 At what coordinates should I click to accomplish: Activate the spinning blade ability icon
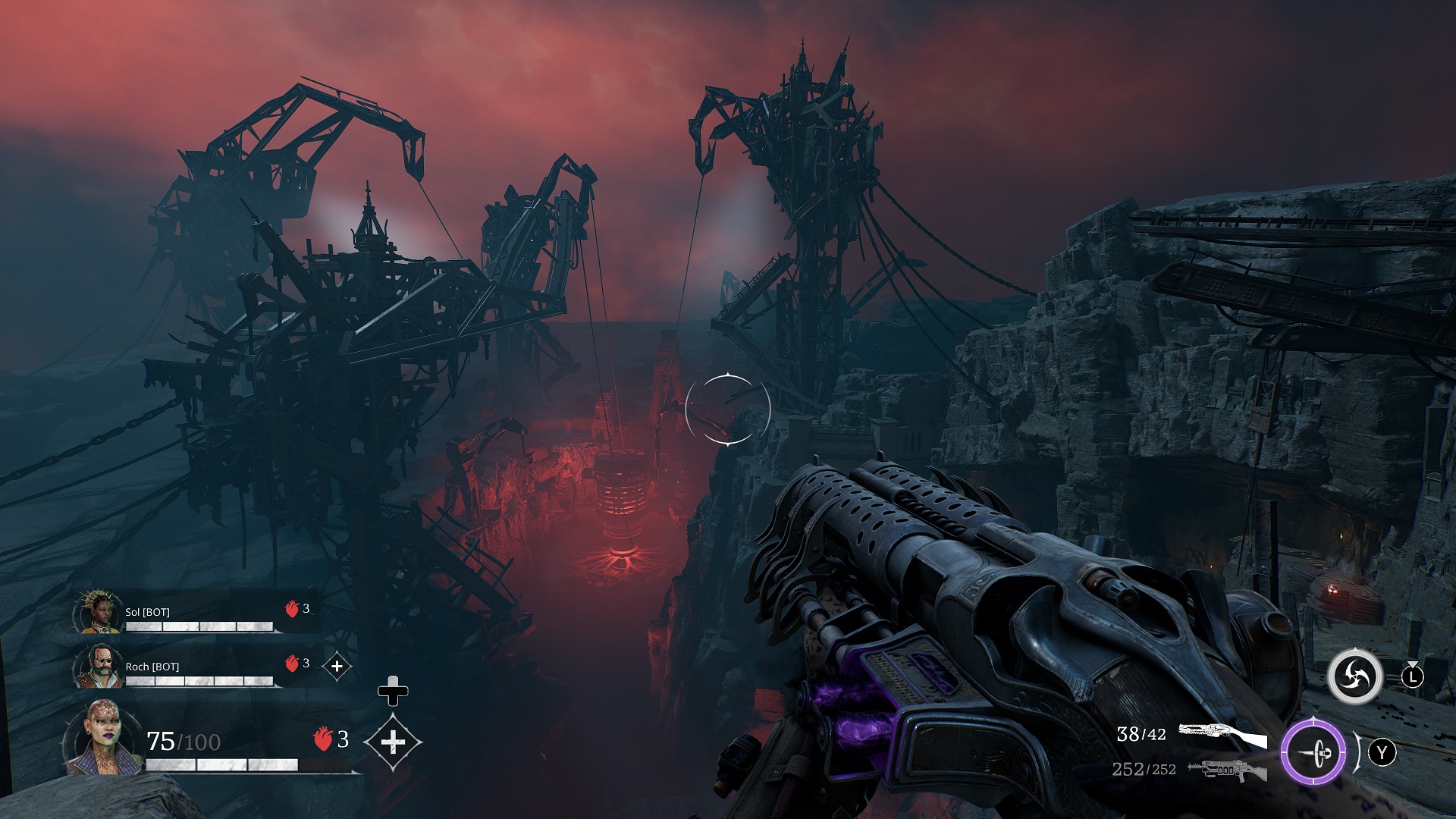click(x=1354, y=676)
